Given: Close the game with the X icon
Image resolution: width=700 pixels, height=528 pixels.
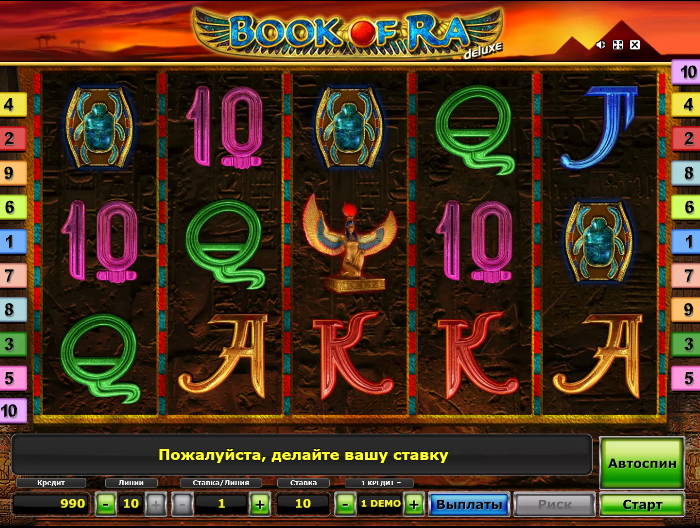Looking at the screenshot, I should (x=635, y=45).
